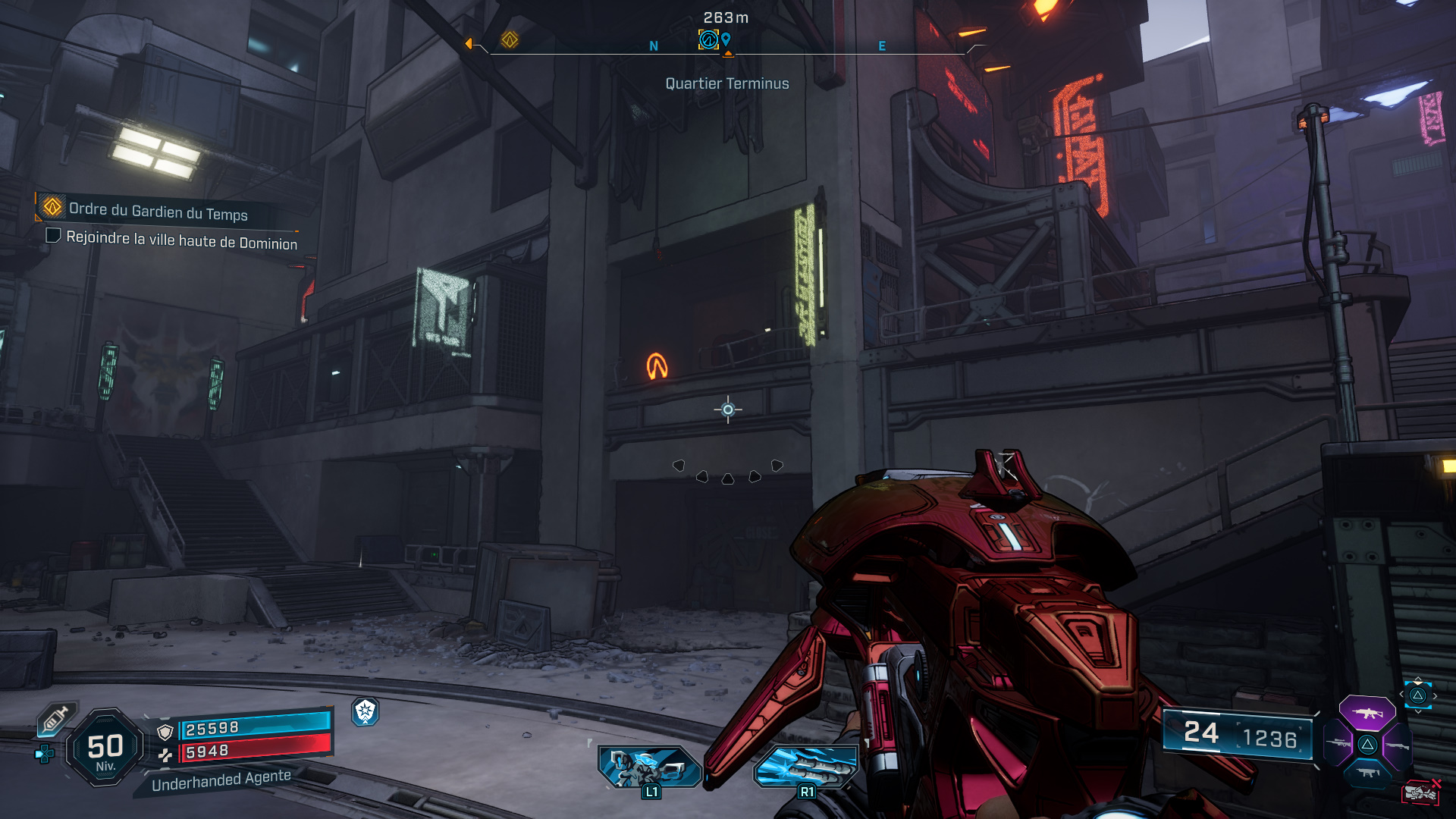This screenshot has height=819, width=1456.
Task: Click the blue-framed triangle selector above the weapon wheel
Action: 1418,695
